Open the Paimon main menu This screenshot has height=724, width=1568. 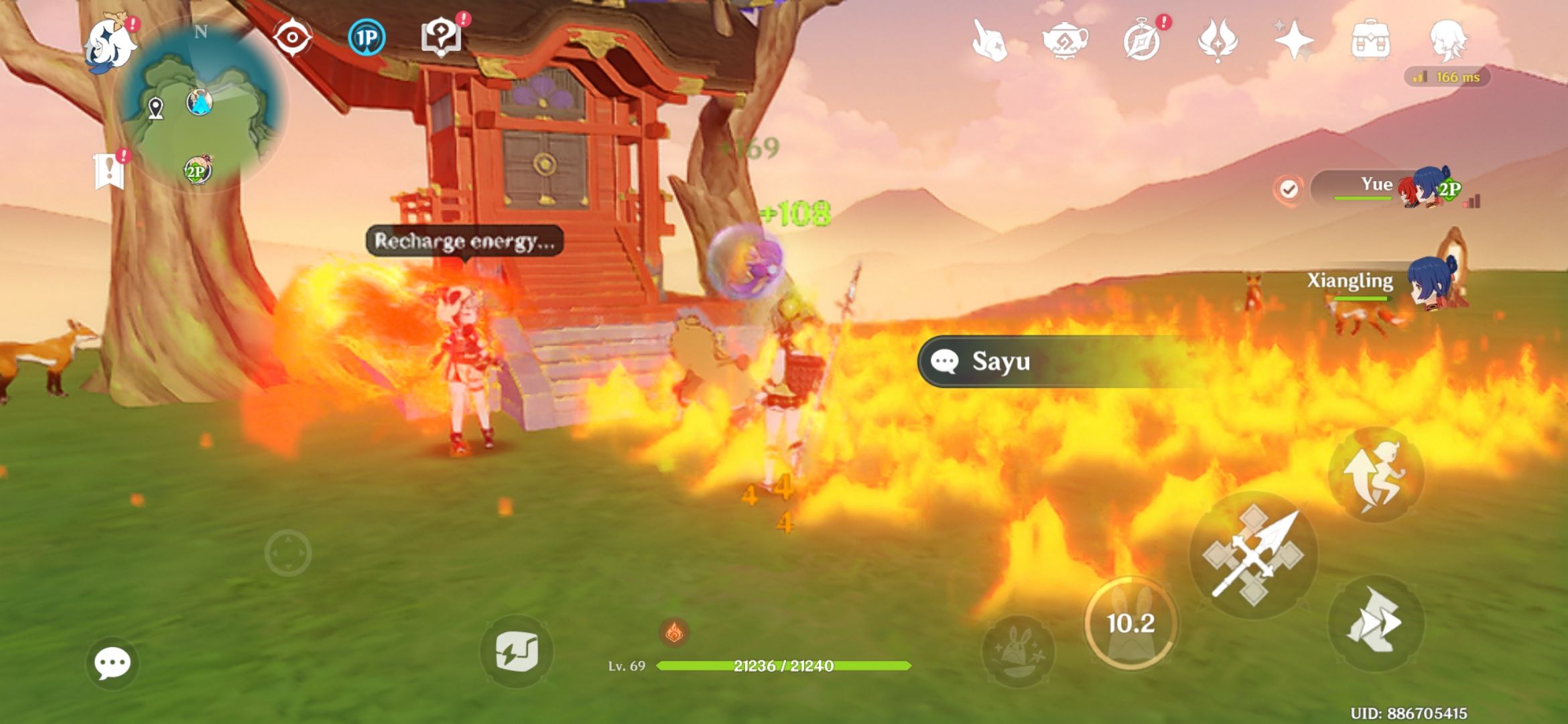[x=111, y=42]
